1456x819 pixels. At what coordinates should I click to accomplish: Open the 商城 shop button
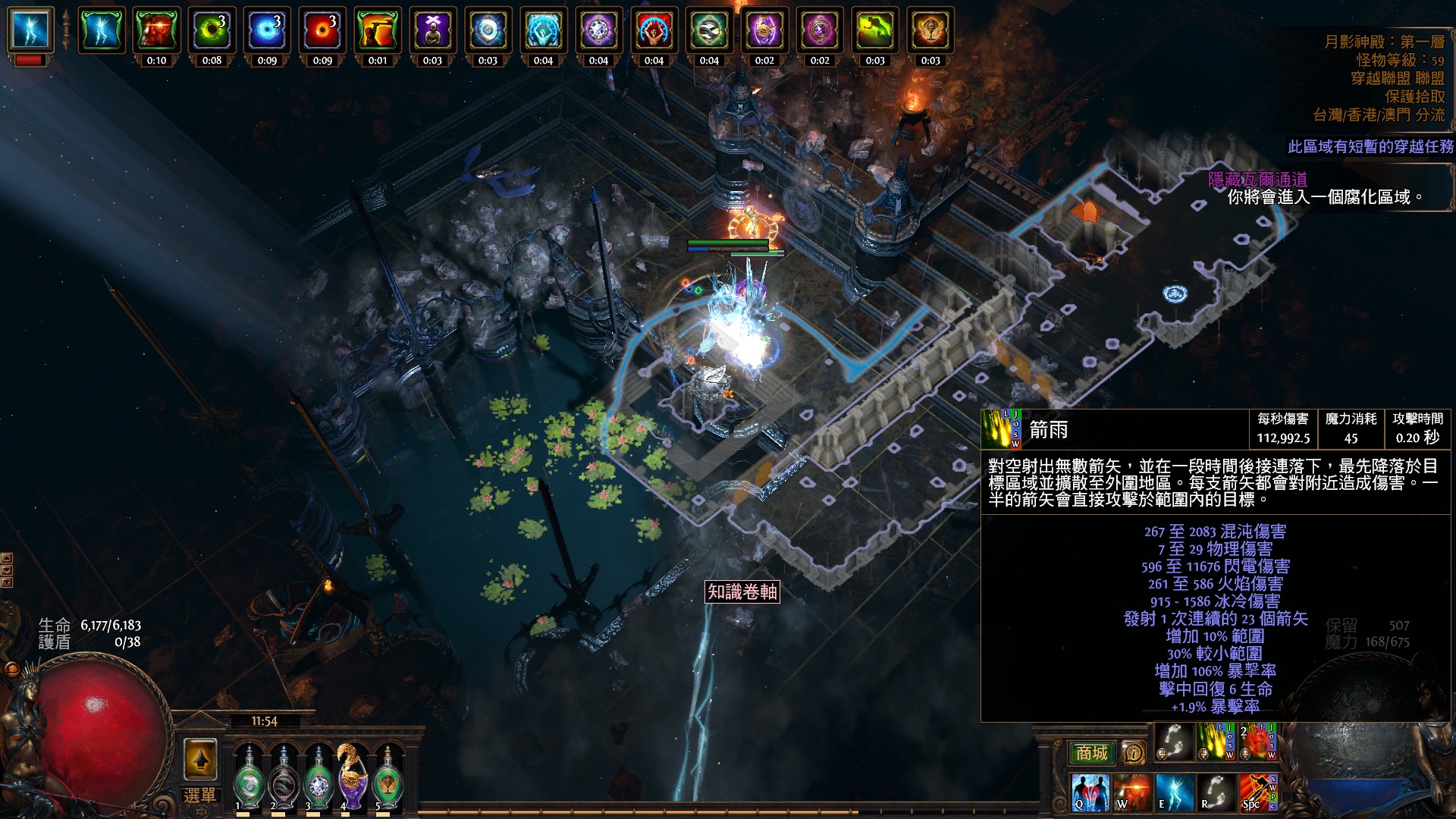pos(1091,752)
